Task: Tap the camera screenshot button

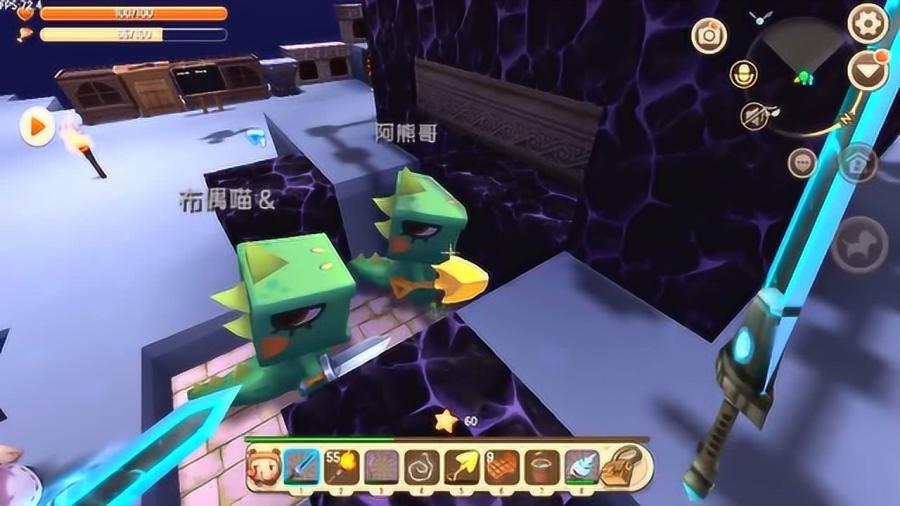Action: pos(710,35)
